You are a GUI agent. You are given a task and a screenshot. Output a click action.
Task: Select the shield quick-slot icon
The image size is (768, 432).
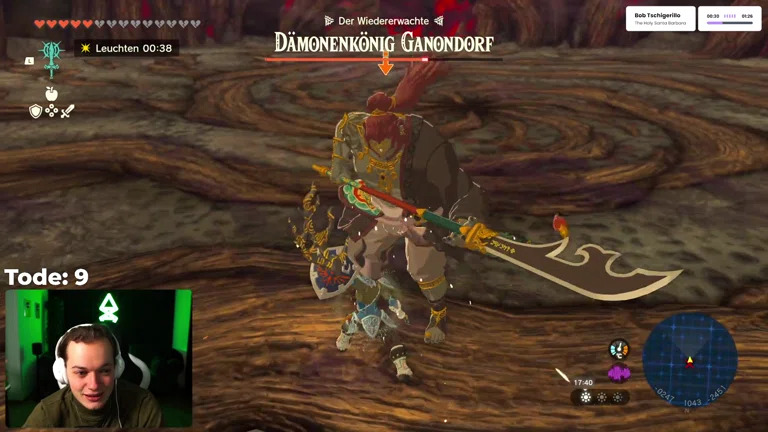point(35,111)
